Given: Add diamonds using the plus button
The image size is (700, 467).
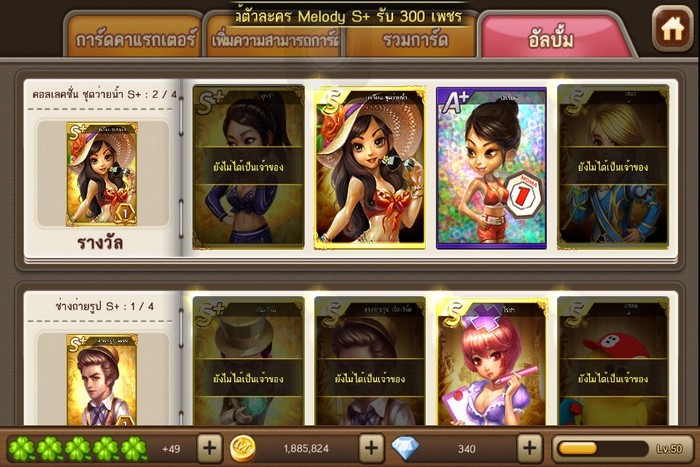Looking at the screenshot, I should [529, 447].
